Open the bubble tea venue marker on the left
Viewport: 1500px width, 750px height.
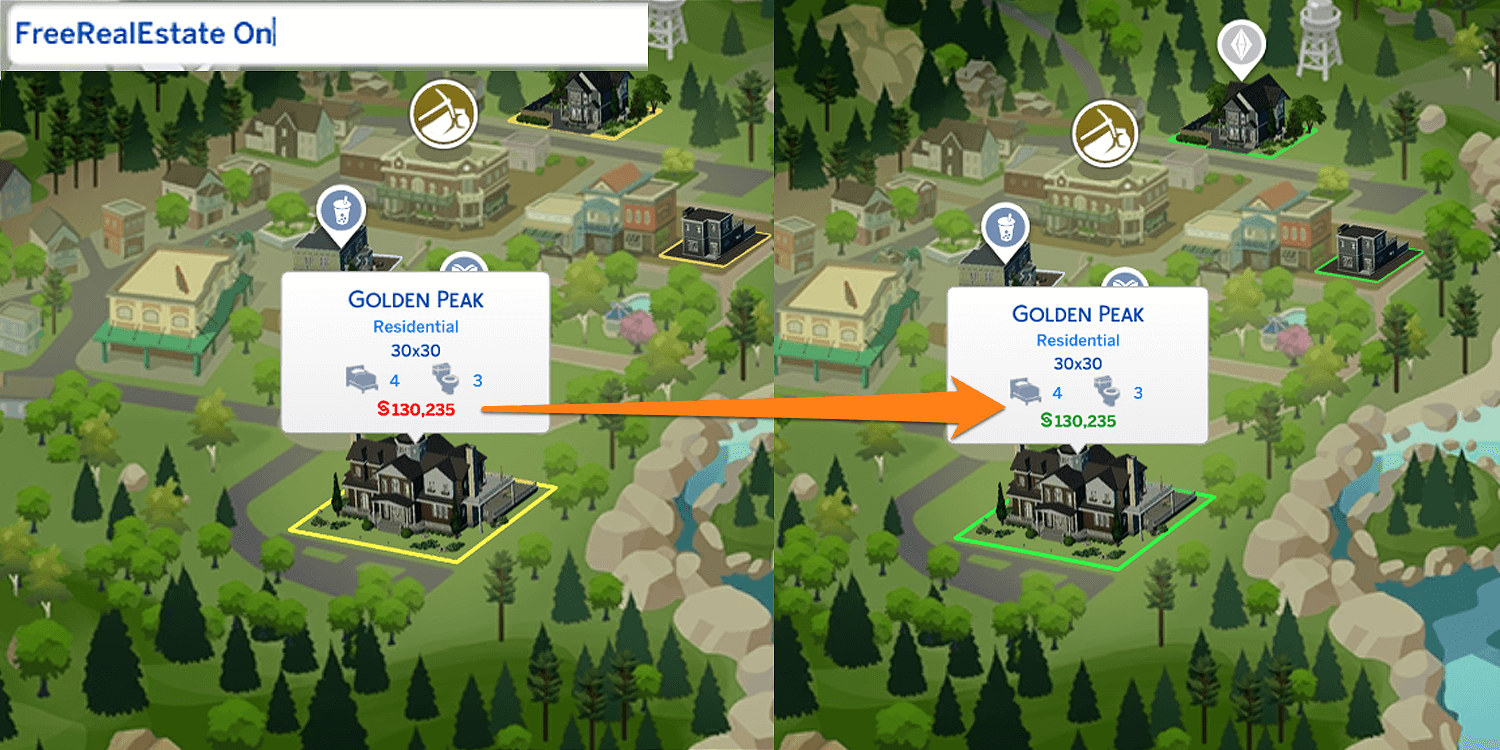[341, 211]
